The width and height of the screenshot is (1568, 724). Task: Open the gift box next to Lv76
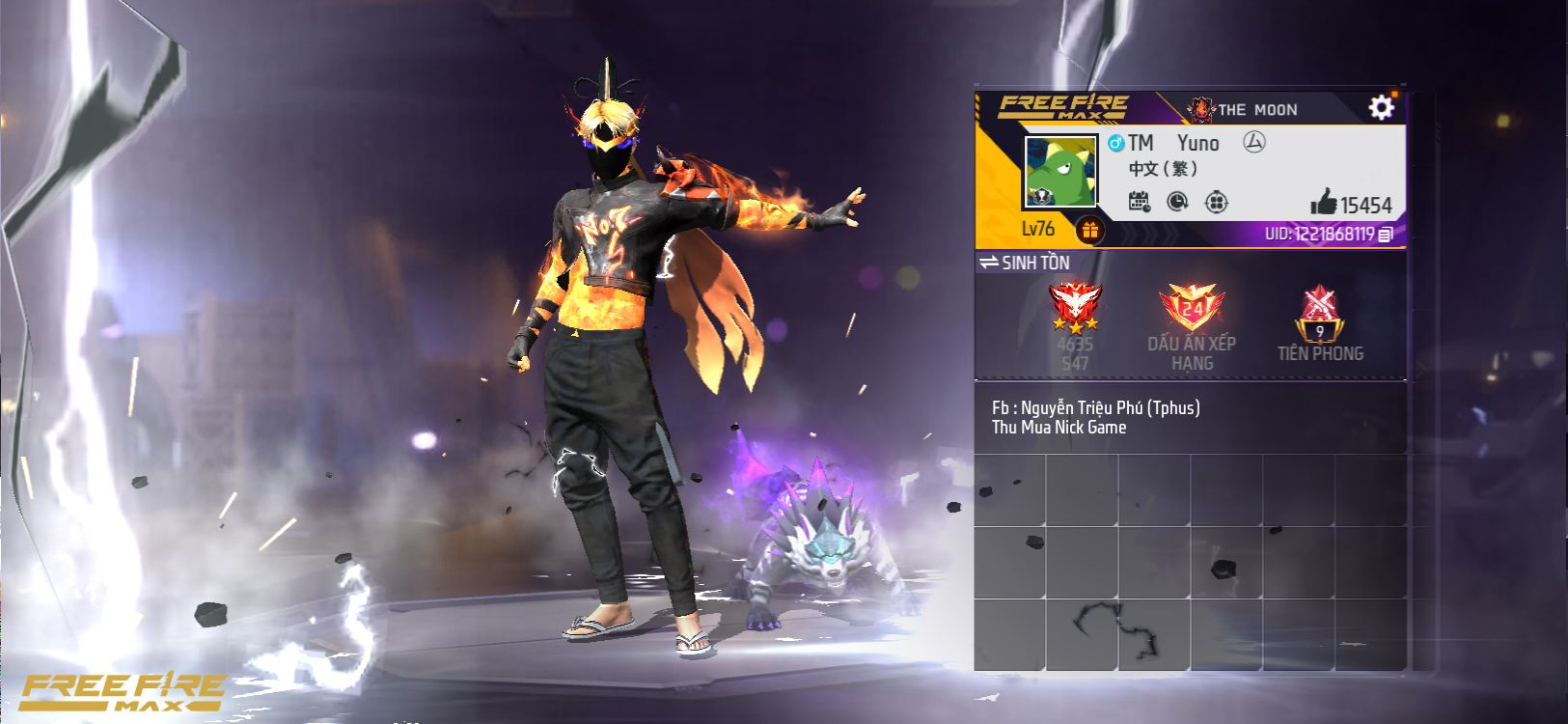click(1090, 230)
